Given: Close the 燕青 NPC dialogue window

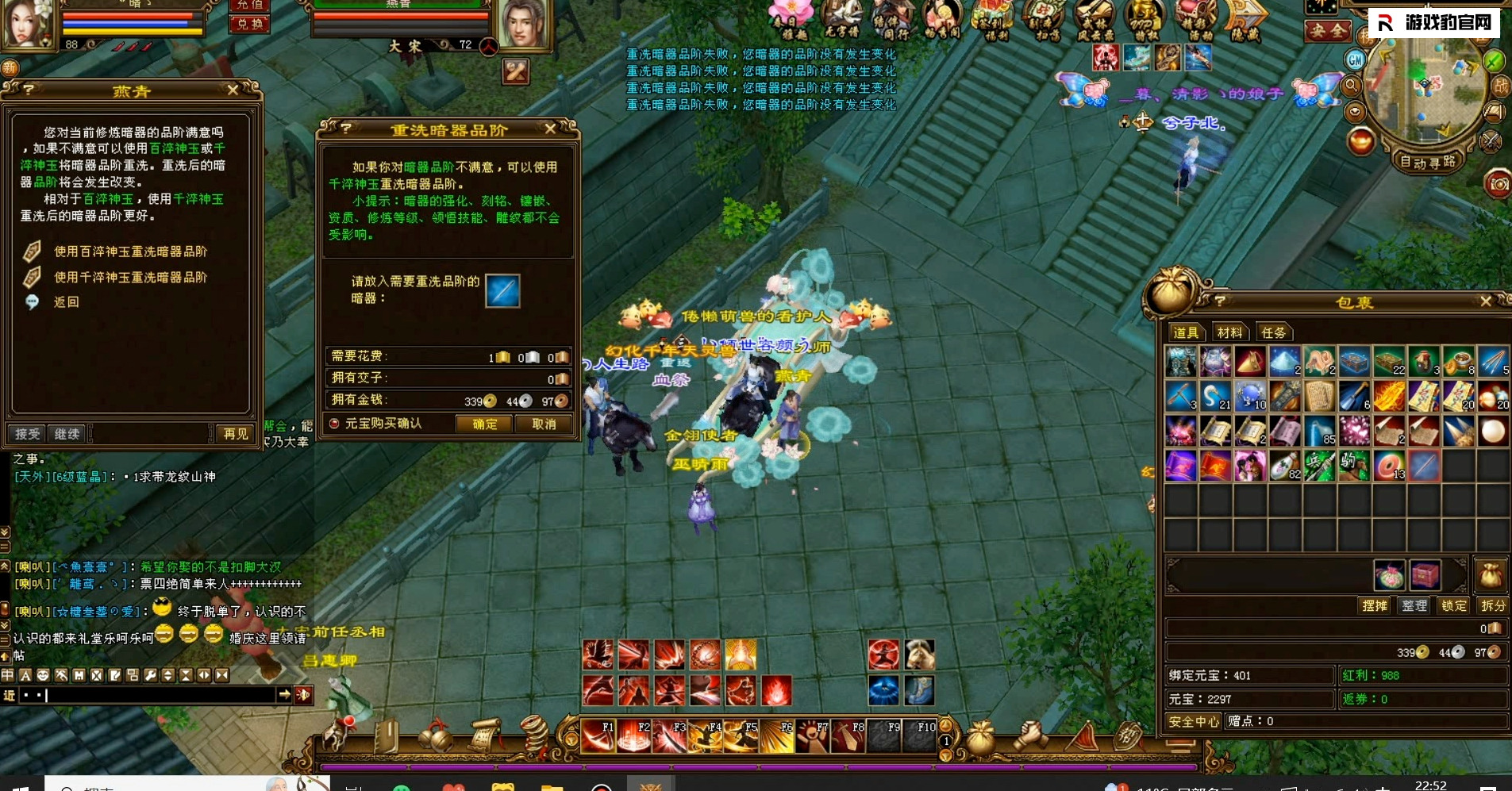Looking at the screenshot, I should click(233, 90).
